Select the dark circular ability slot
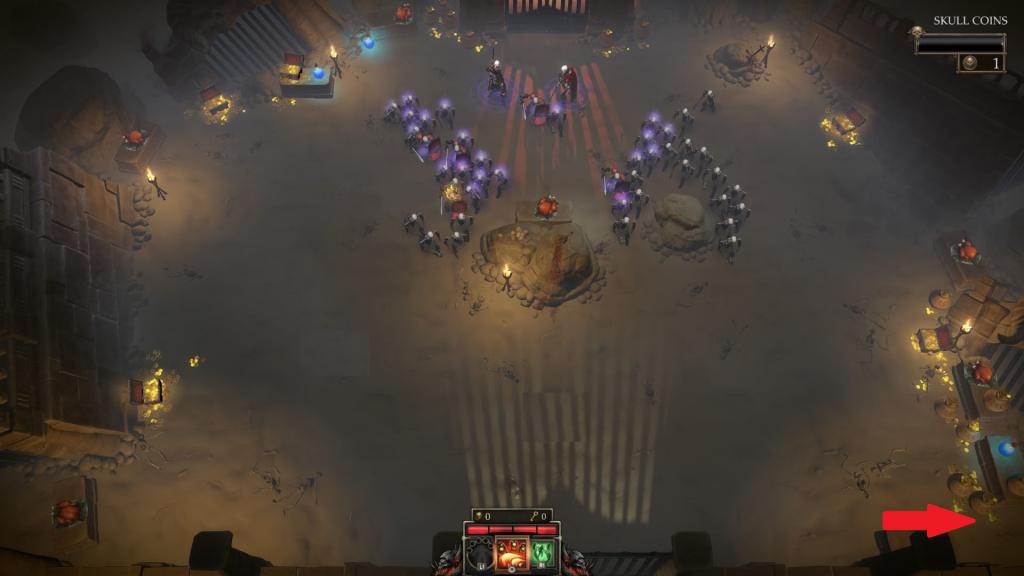The height and width of the screenshot is (576, 1024). point(481,553)
